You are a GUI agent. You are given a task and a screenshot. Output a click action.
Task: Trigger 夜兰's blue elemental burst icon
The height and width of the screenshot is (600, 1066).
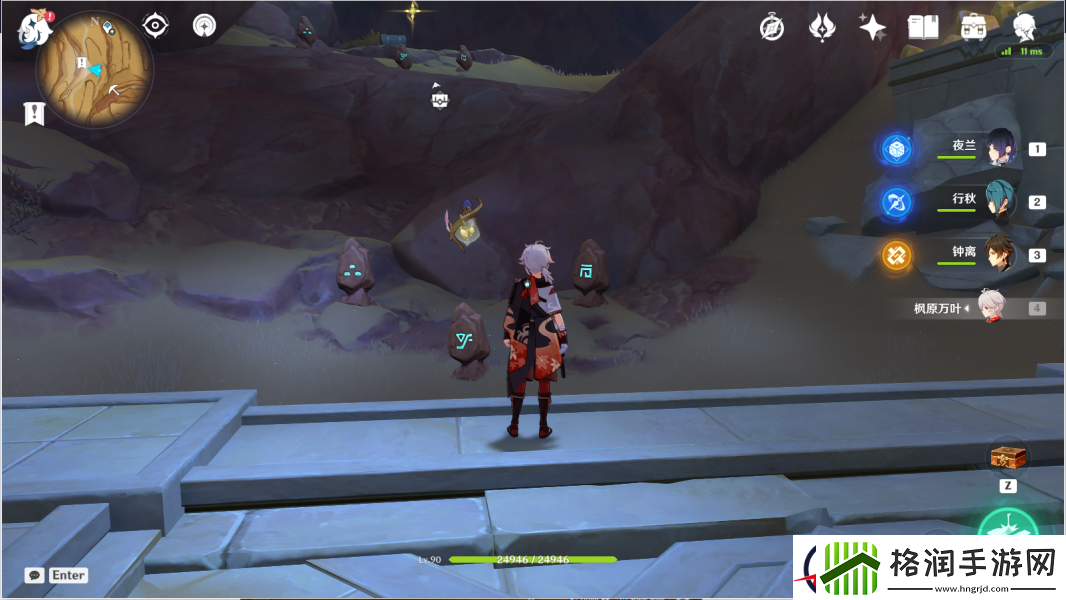tap(897, 149)
